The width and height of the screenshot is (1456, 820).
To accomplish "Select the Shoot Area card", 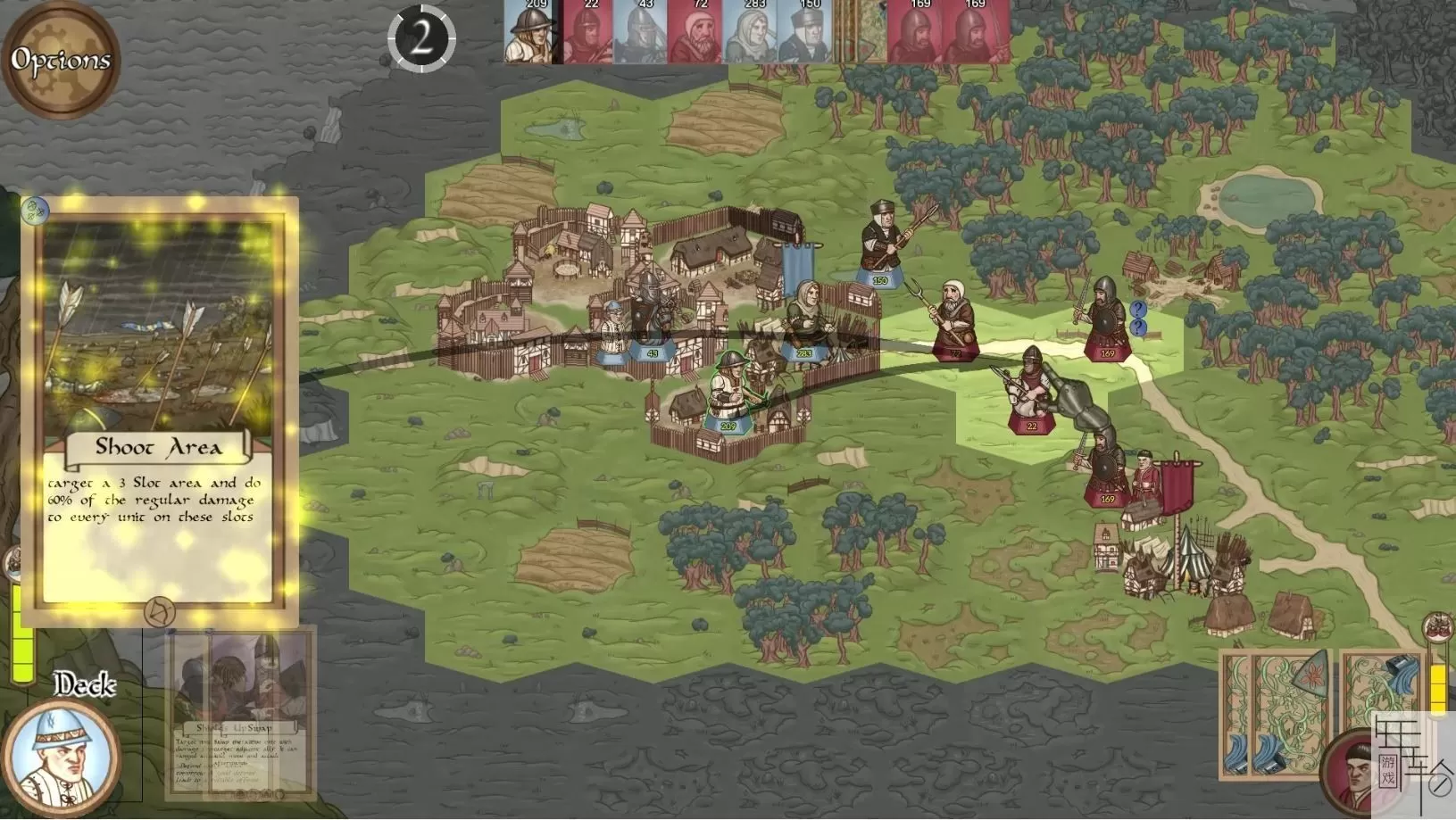I will tap(159, 410).
